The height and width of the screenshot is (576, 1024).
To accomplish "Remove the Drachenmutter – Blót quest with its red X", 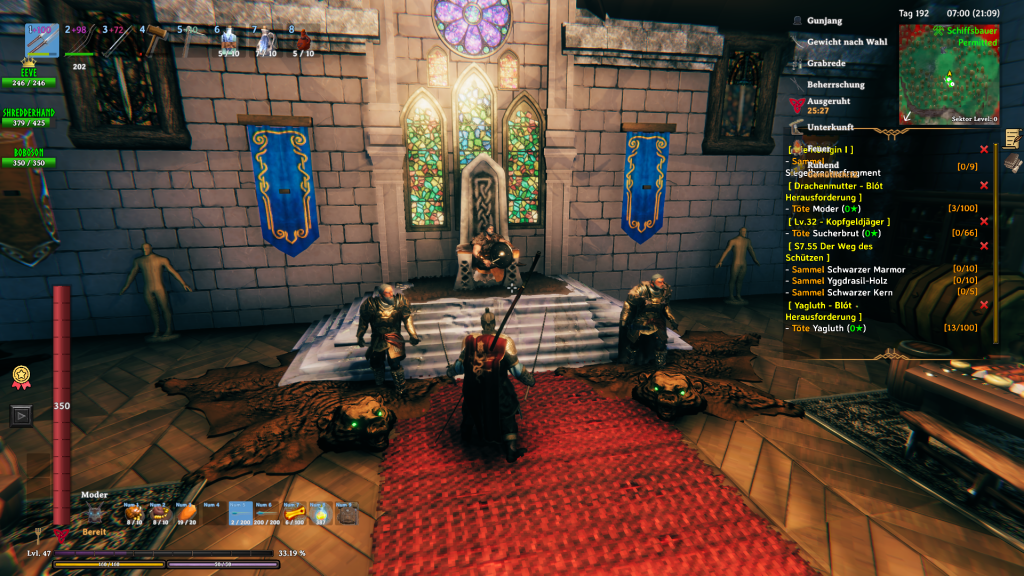I will tap(984, 186).
